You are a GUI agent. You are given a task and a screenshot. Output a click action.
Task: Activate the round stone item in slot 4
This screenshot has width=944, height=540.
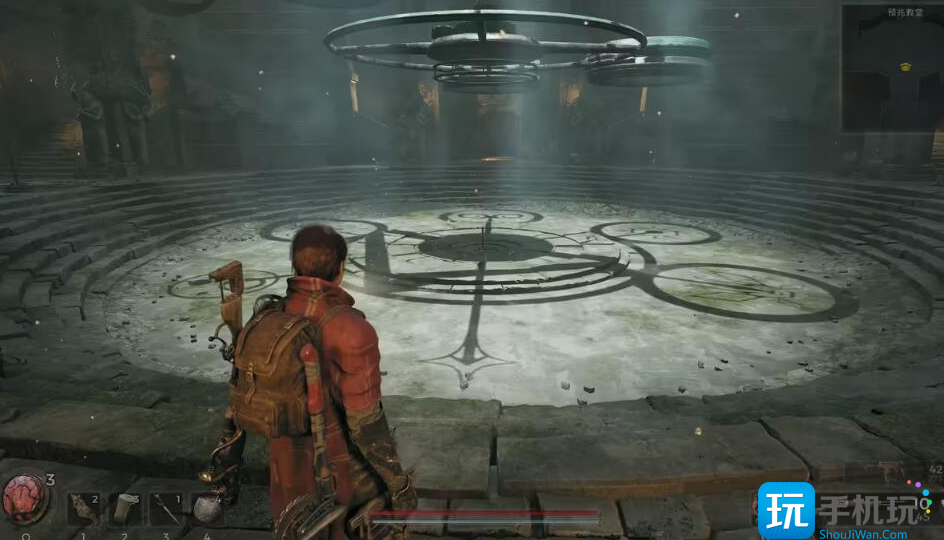(207, 508)
